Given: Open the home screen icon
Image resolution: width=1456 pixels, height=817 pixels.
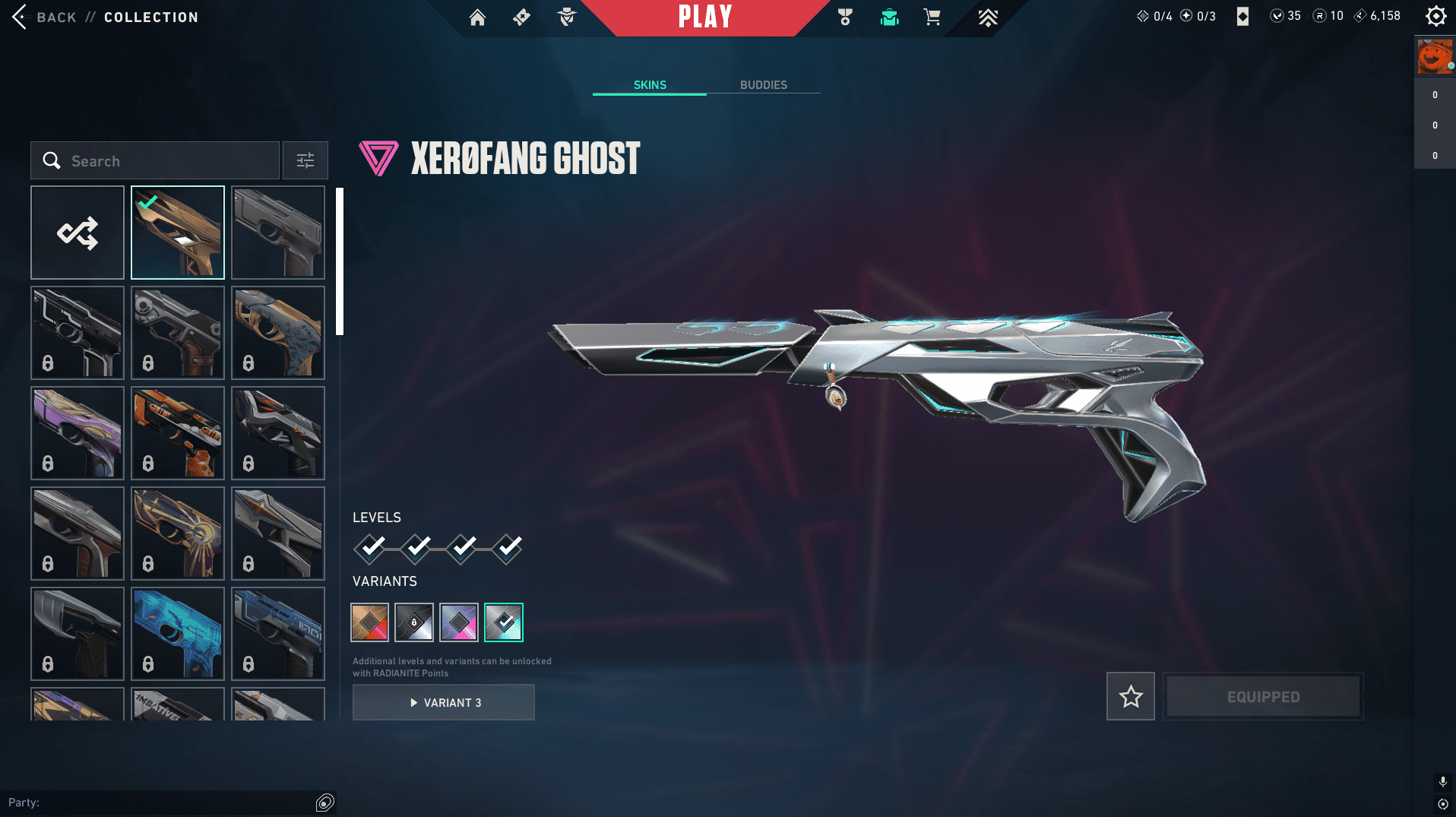Looking at the screenshot, I should pyautogui.click(x=477, y=17).
